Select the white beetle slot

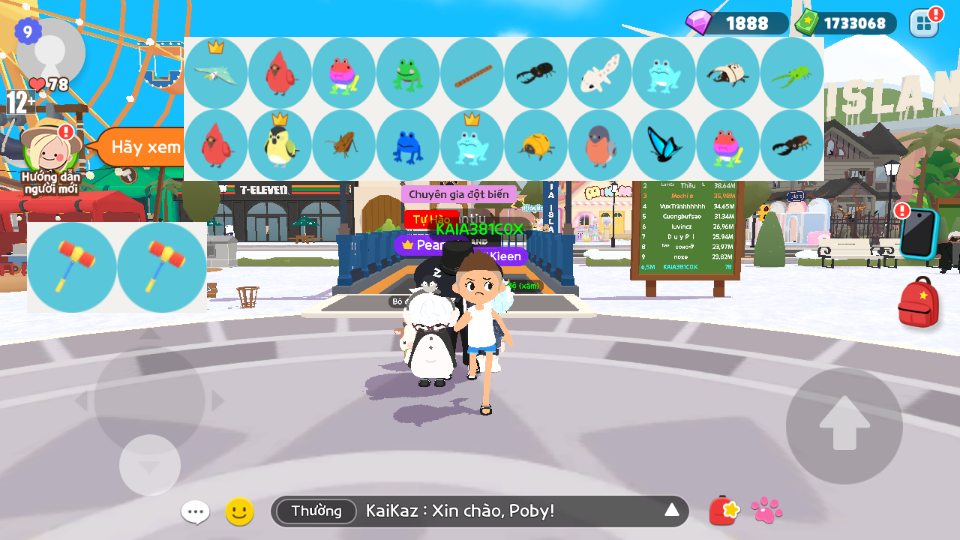pyautogui.click(x=728, y=73)
